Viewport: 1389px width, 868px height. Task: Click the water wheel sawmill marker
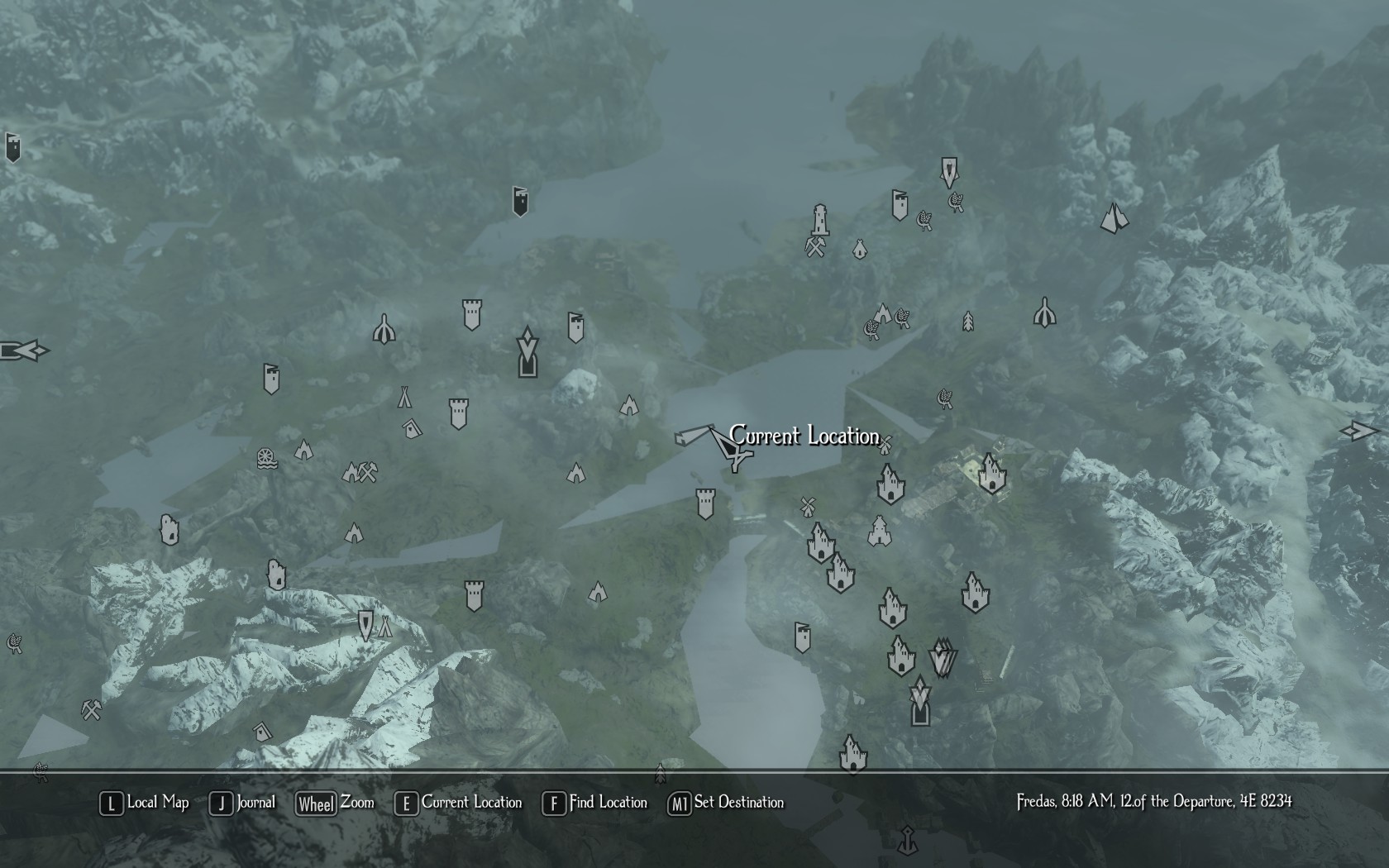[267, 459]
